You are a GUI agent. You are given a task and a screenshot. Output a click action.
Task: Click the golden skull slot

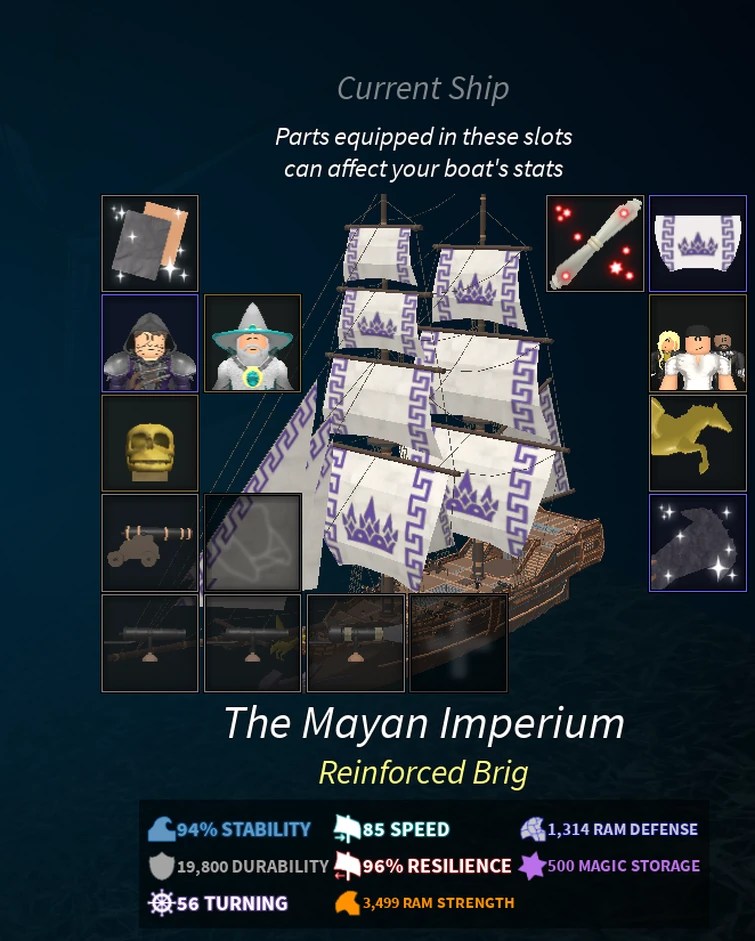[150, 443]
